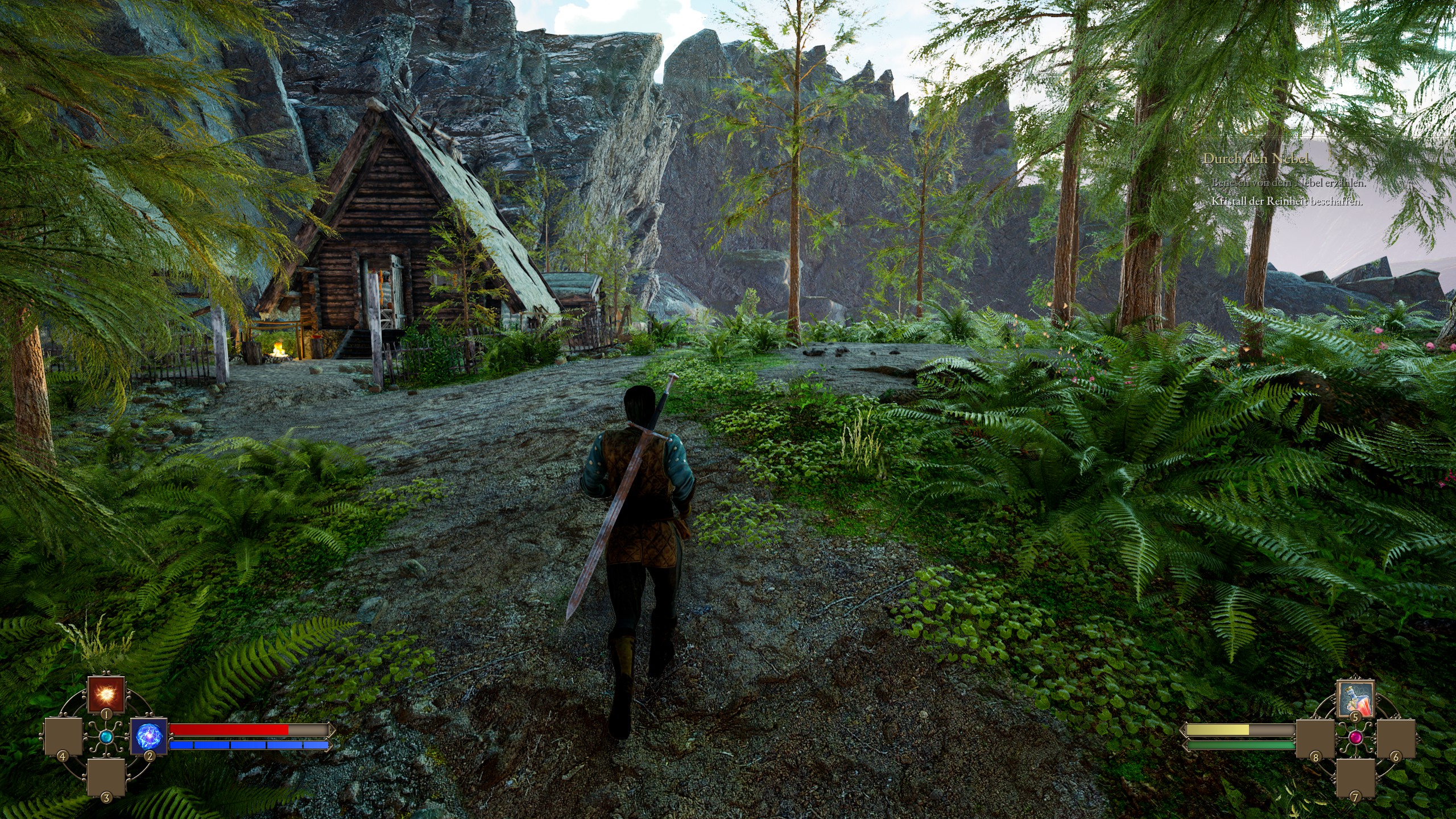Pick empty item slot 7
1456x819 pixels.
click(1355, 778)
